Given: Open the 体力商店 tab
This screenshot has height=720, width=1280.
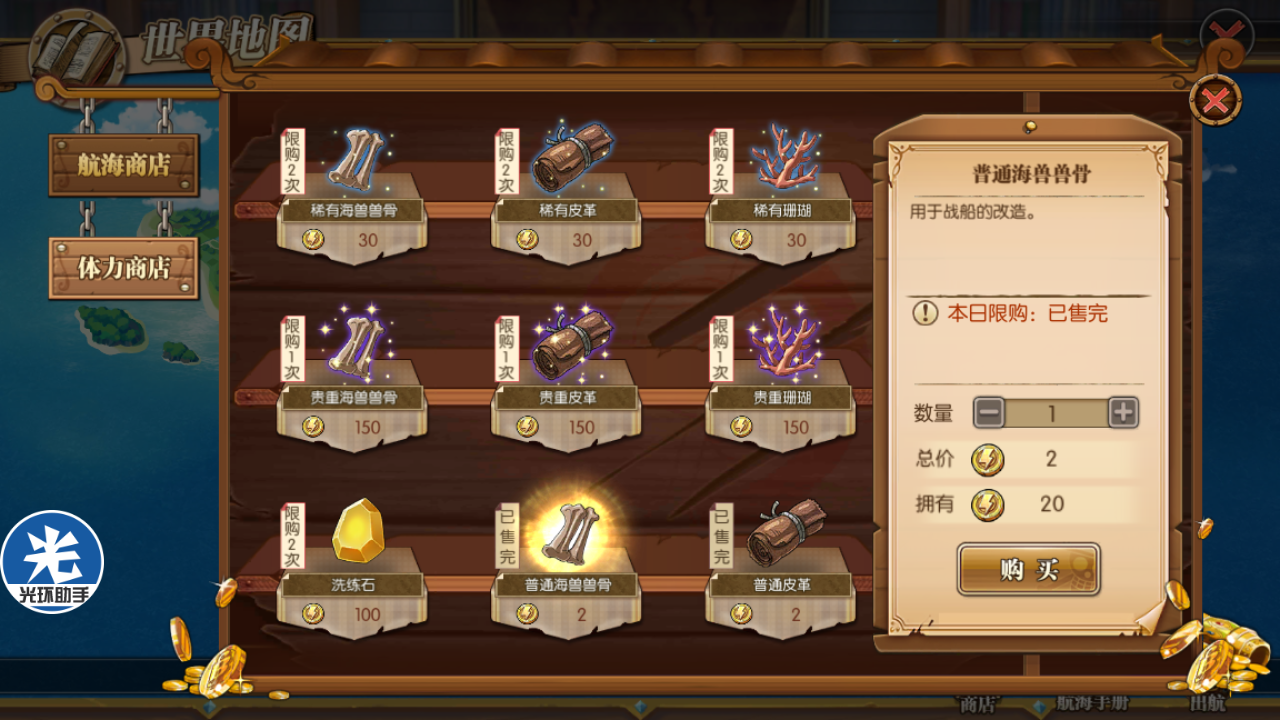Looking at the screenshot, I should coord(124,268).
